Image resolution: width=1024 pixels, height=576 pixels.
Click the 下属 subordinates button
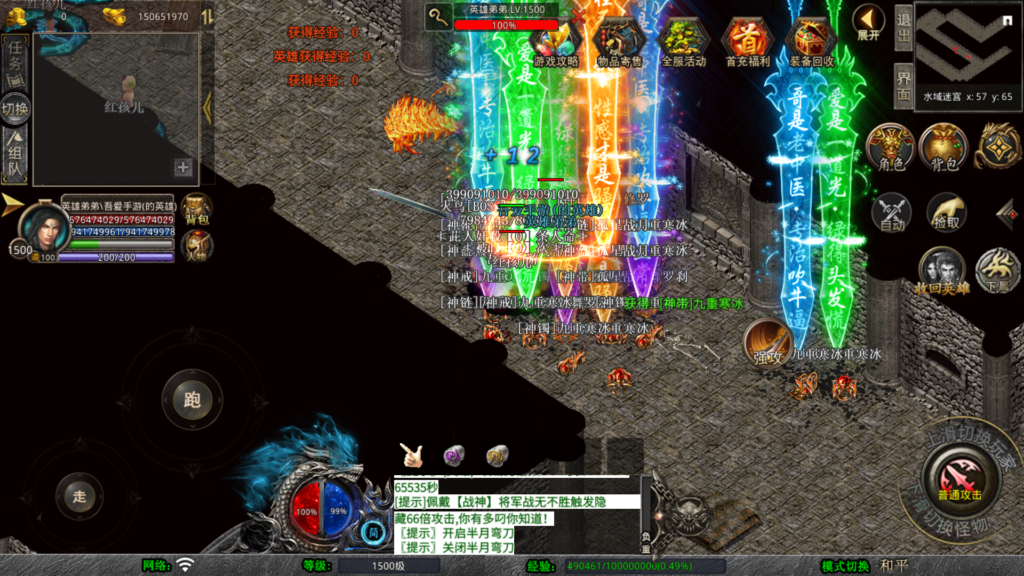[997, 271]
